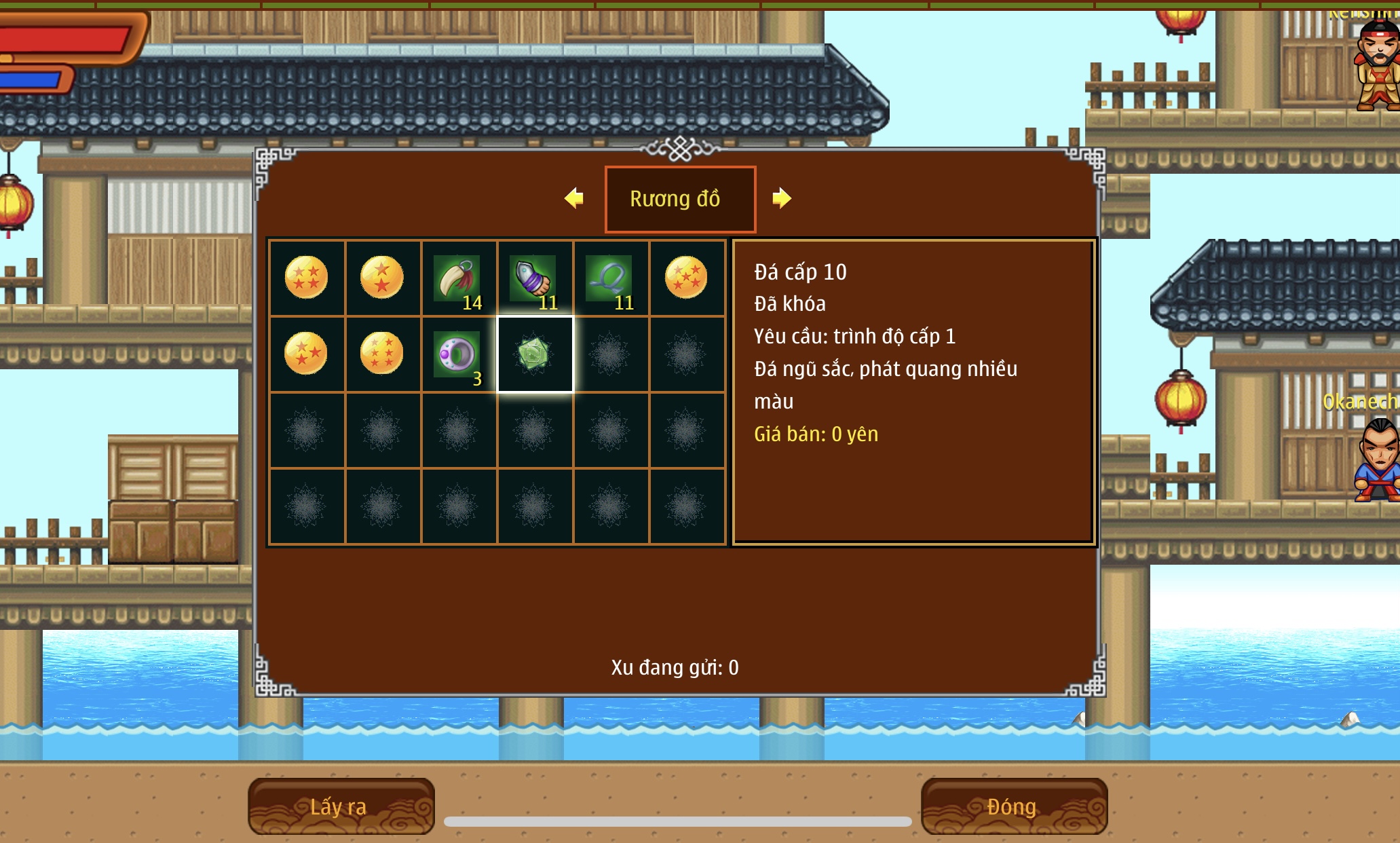
Task: Pick the three-star dragon ball slot
Action: [306, 354]
